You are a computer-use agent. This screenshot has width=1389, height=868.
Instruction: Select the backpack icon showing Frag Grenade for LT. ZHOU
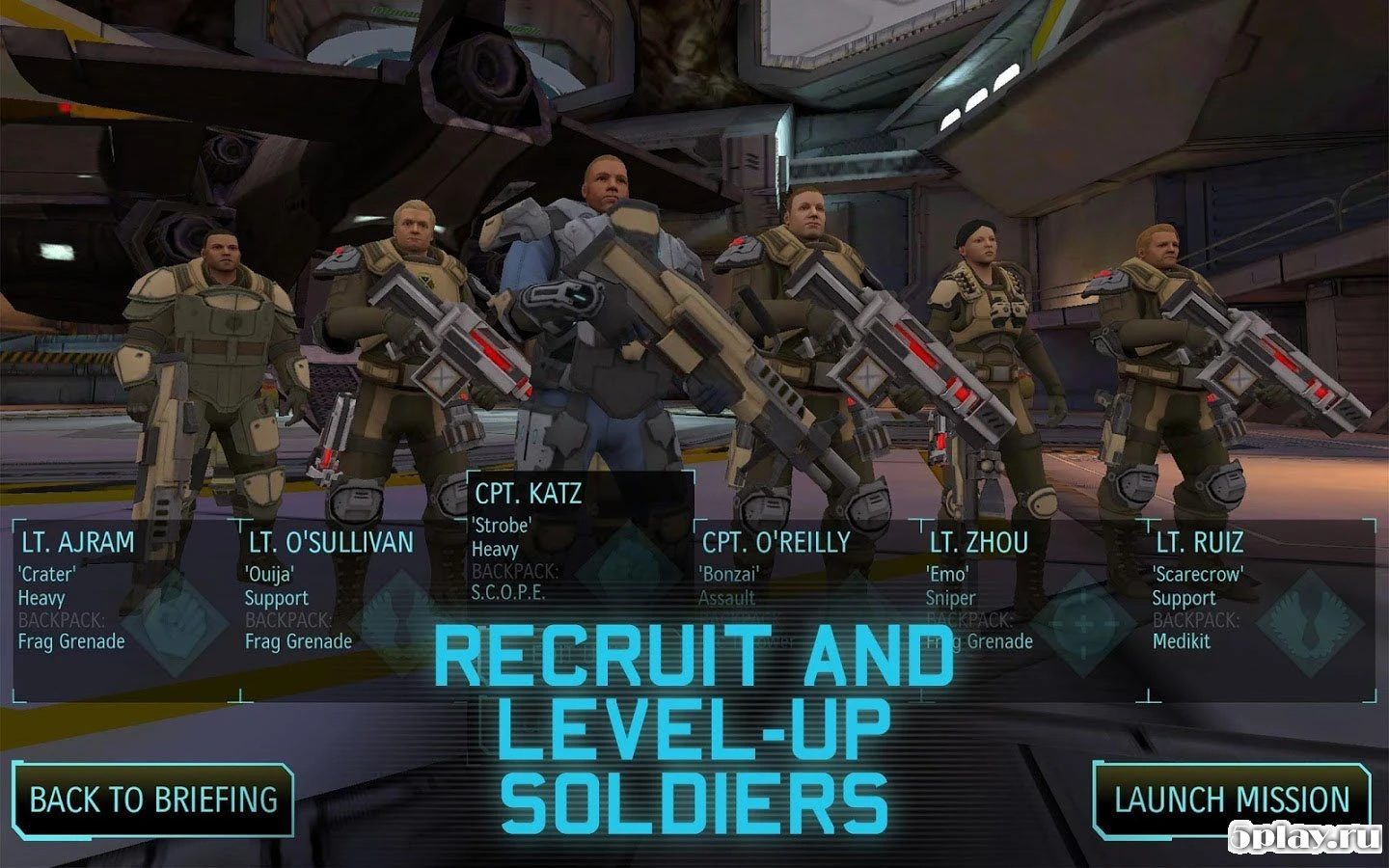click(x=977, y=641)
